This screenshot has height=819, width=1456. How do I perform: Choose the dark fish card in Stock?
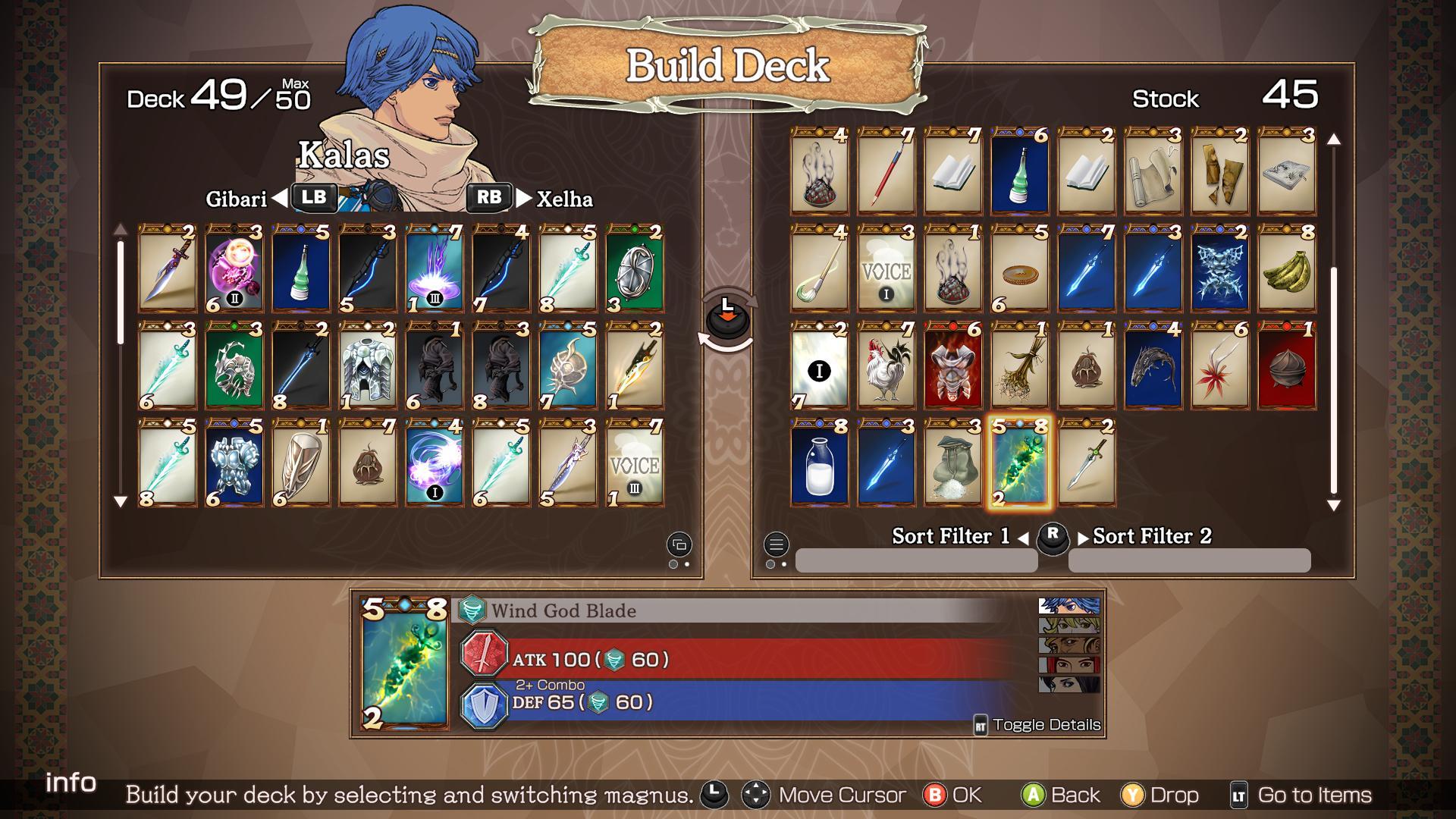(x=1153, y=366)
